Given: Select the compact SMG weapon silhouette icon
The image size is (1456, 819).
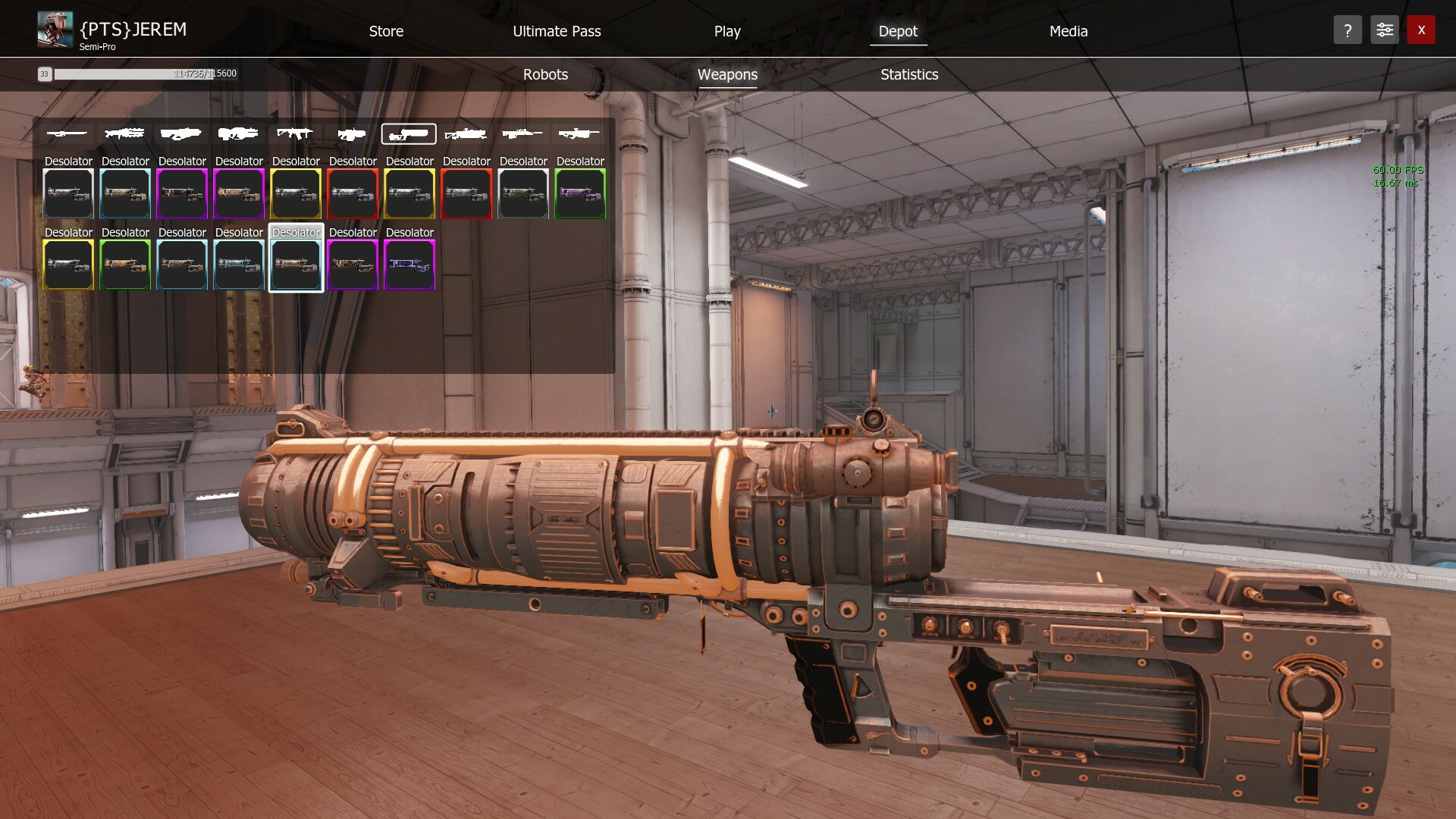Looking at the screenshot, I should click(352, 134).
